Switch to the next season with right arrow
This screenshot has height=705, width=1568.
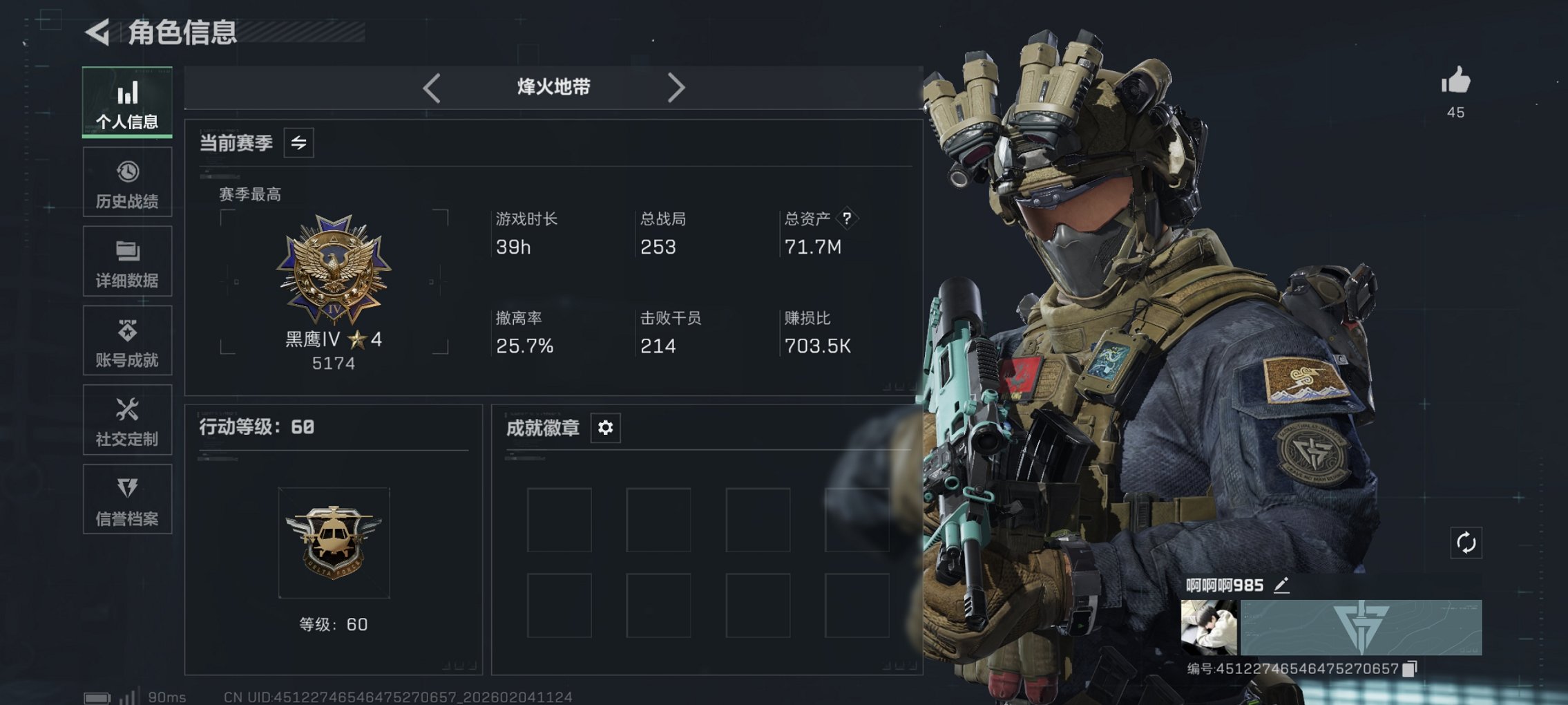(x=676, y=87)
